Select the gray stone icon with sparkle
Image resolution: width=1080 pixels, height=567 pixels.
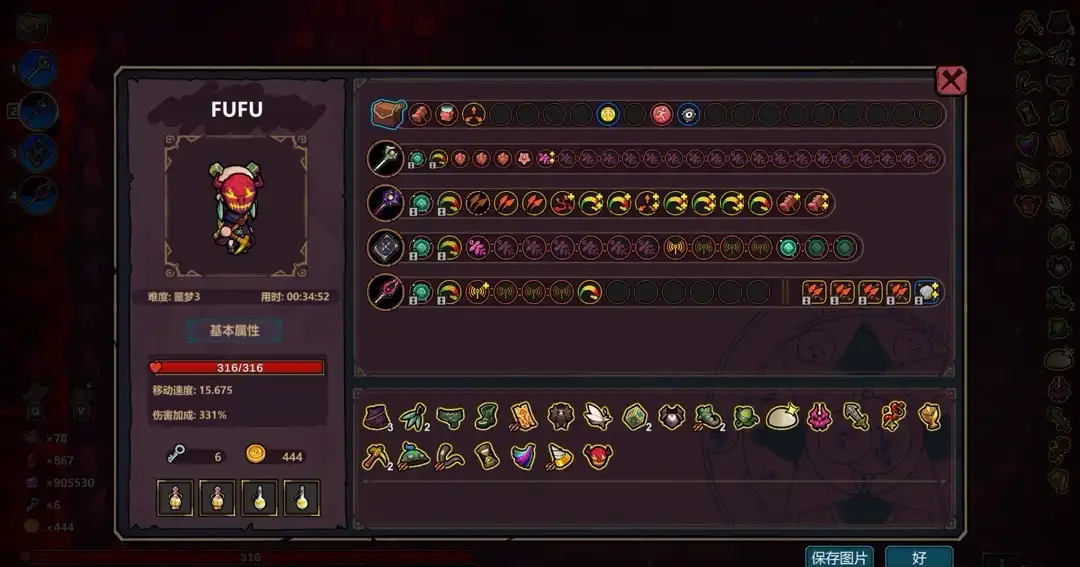[926, 292]
